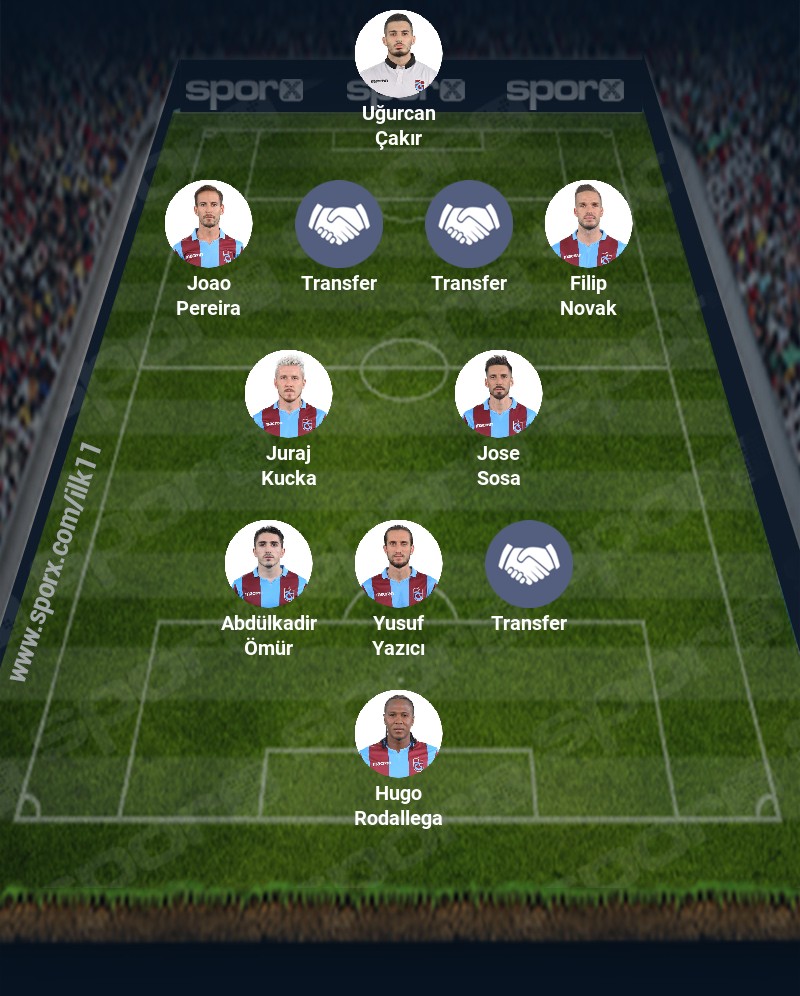This screenshot has height=996, width=800.
Task: Select goalkeeper Uğurcan Çakır's portrait
Action: pos(398,54)
